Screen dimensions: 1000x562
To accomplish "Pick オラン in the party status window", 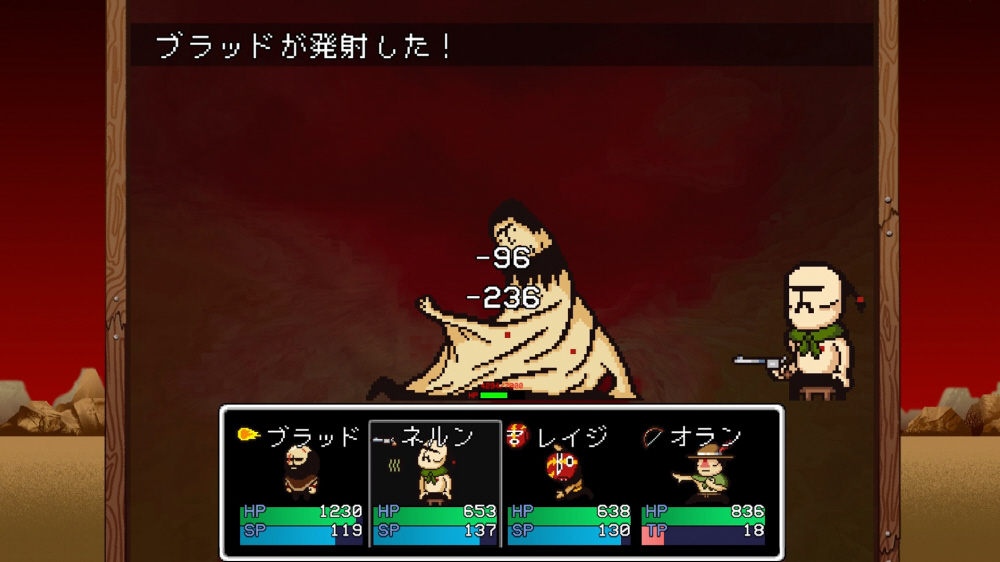I will pos(703,484).
